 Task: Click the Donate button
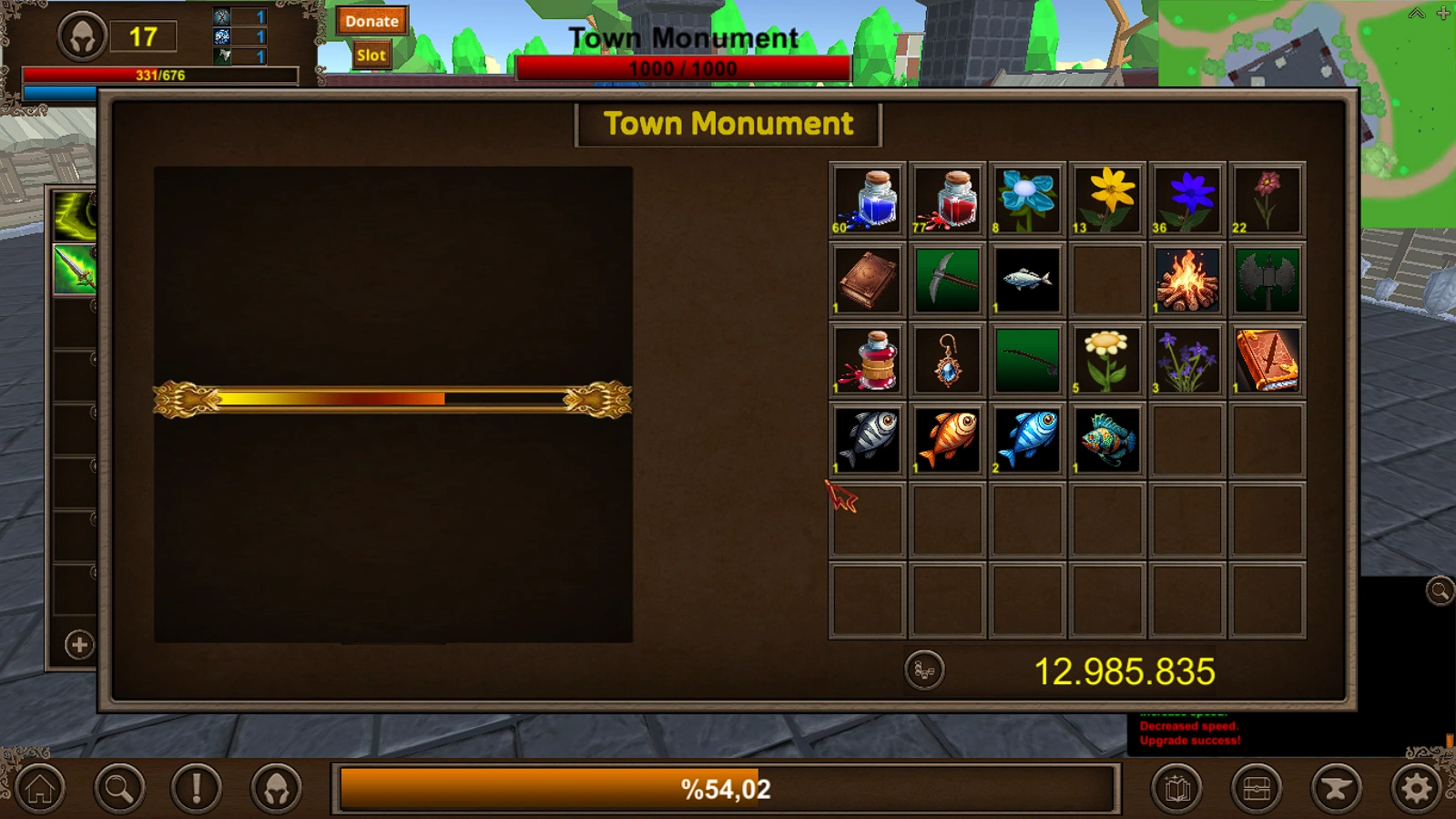(372, 21)
